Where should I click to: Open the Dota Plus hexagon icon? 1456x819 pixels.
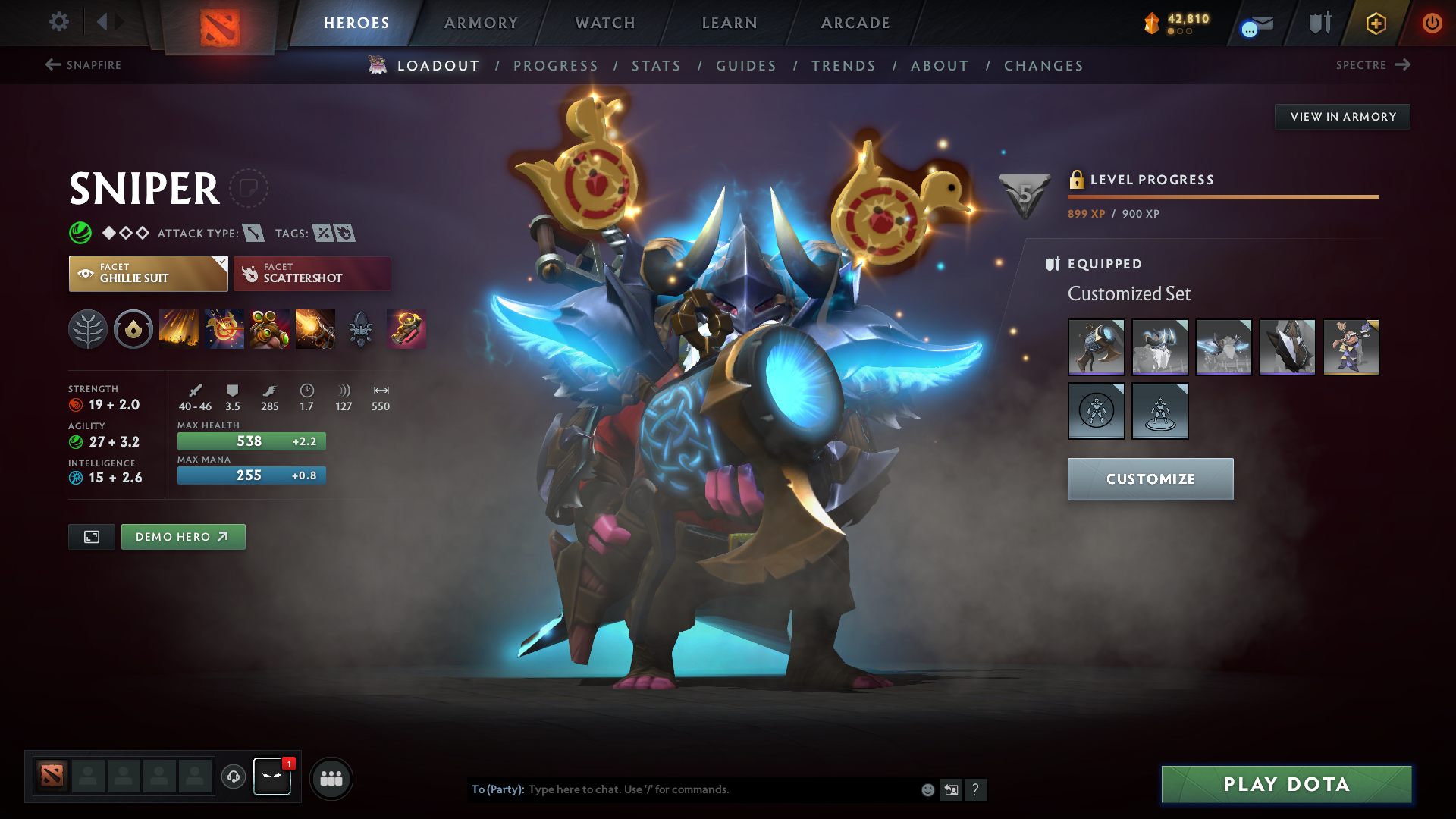(1375, 23)
